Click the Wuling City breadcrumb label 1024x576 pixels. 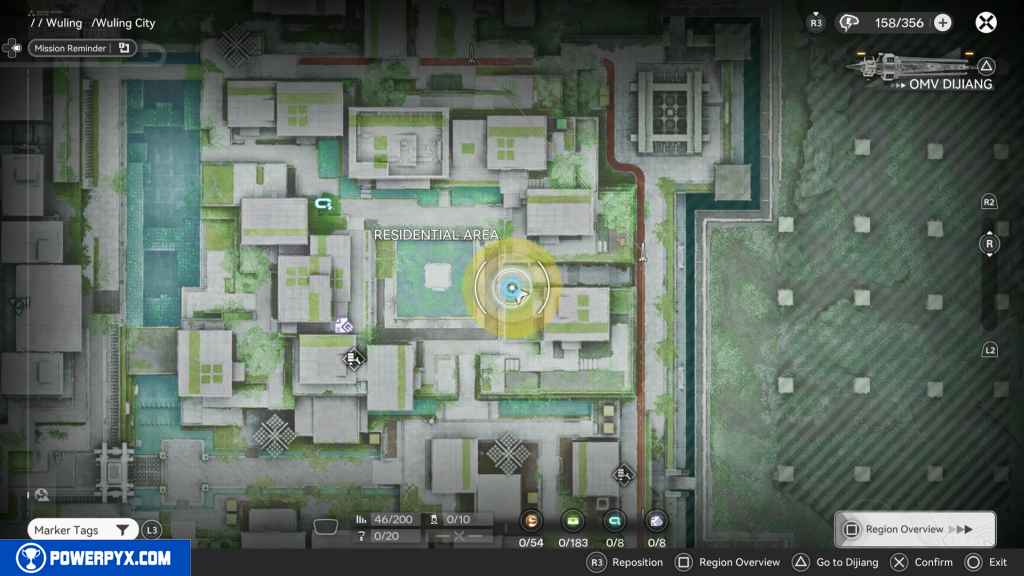(x=126, y=23)
